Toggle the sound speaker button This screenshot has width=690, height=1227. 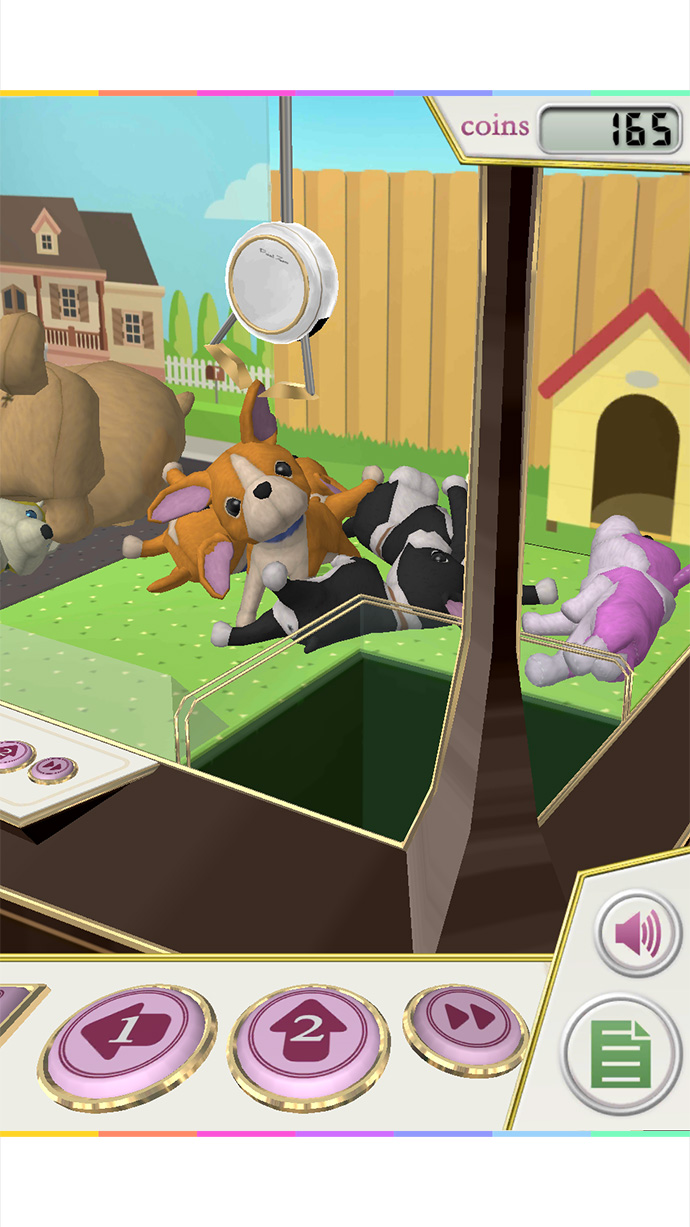[x=639, y=934]
